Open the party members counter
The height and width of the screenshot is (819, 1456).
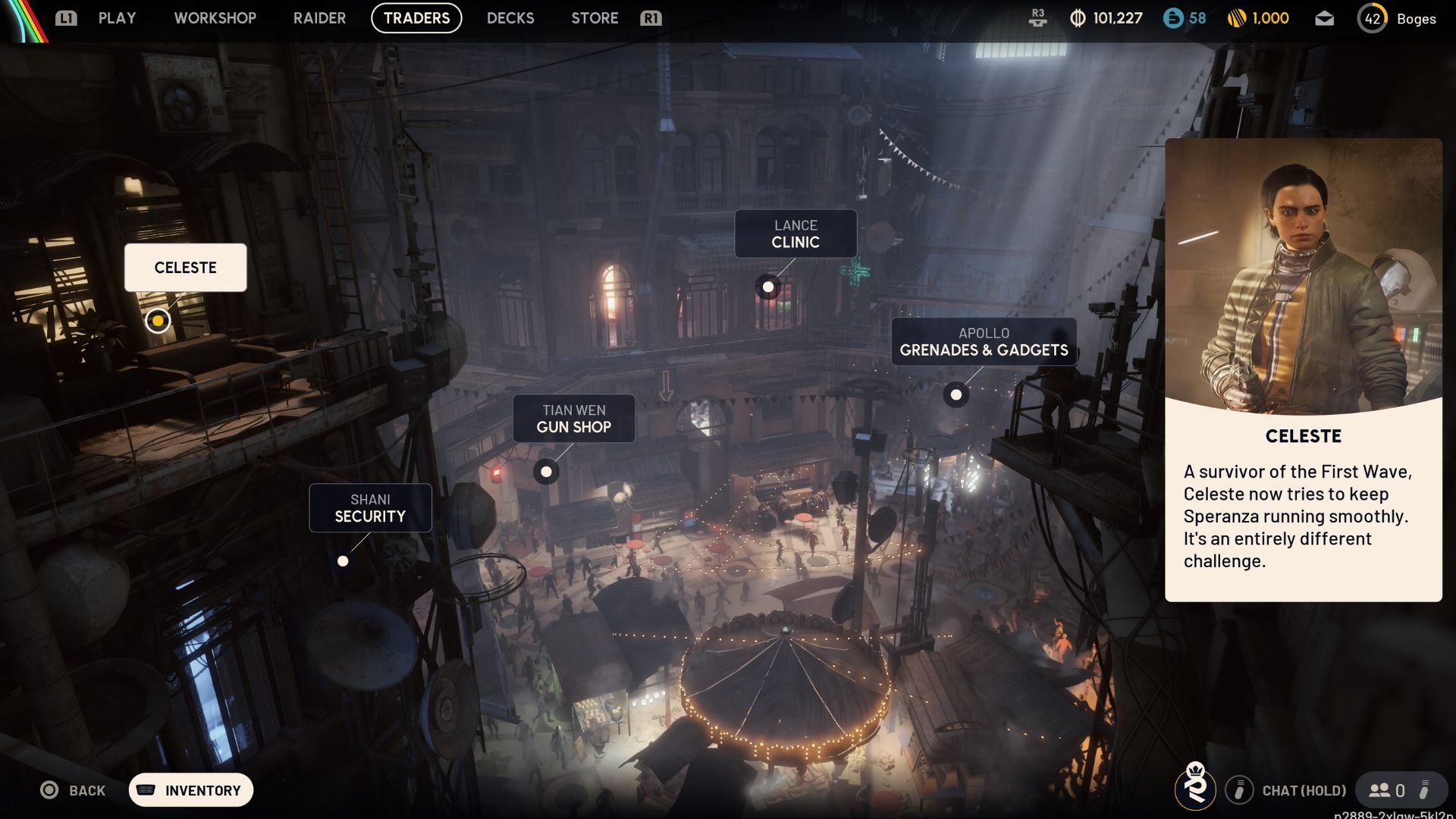coord(1387,790)
